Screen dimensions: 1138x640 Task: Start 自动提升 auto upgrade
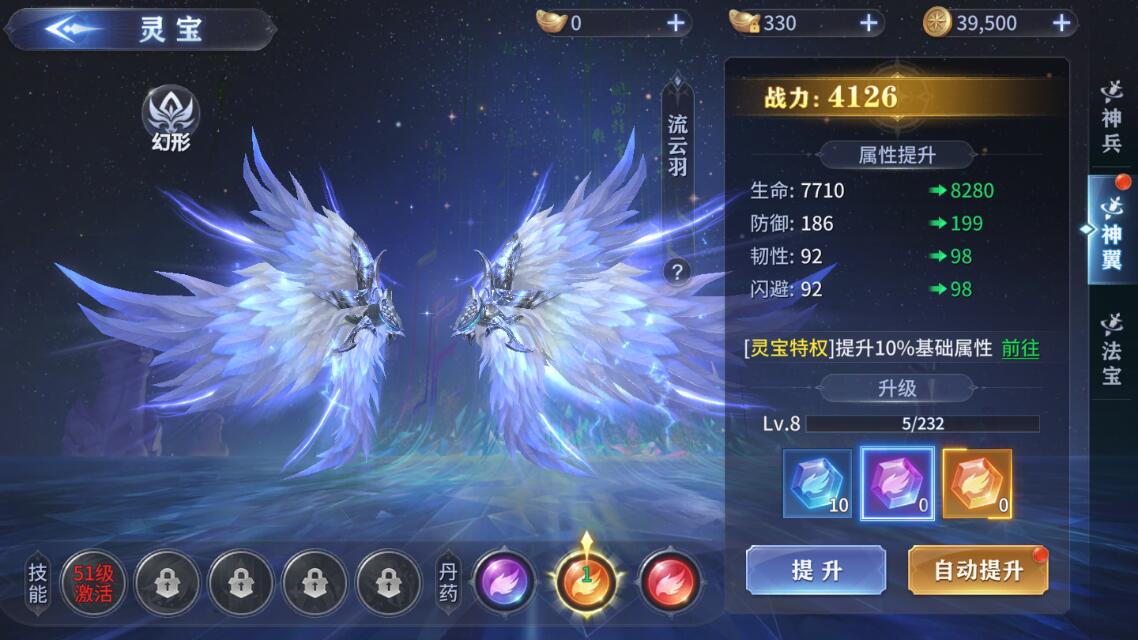point(977,571)
